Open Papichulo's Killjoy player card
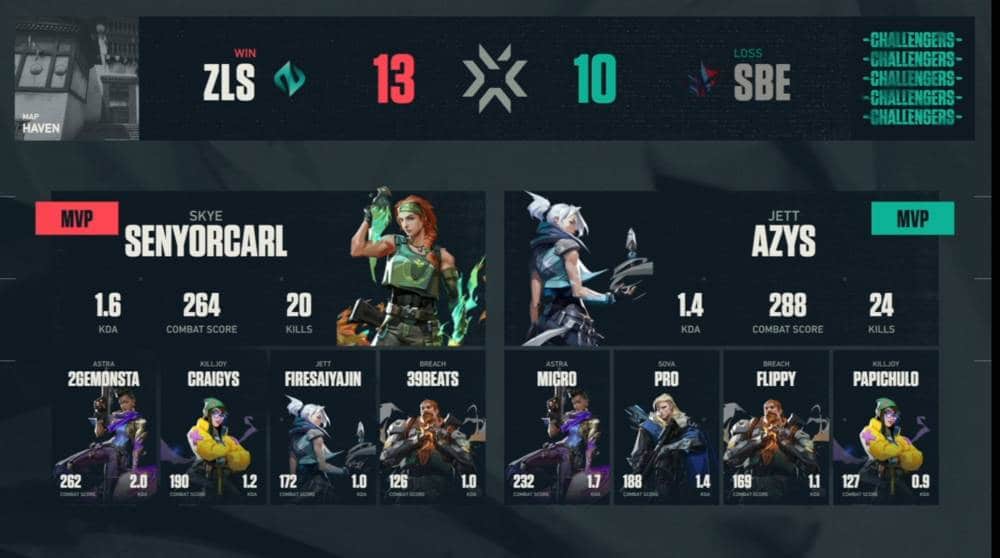The width and height of the screenshot is (1000, 558). pos(884,427)
